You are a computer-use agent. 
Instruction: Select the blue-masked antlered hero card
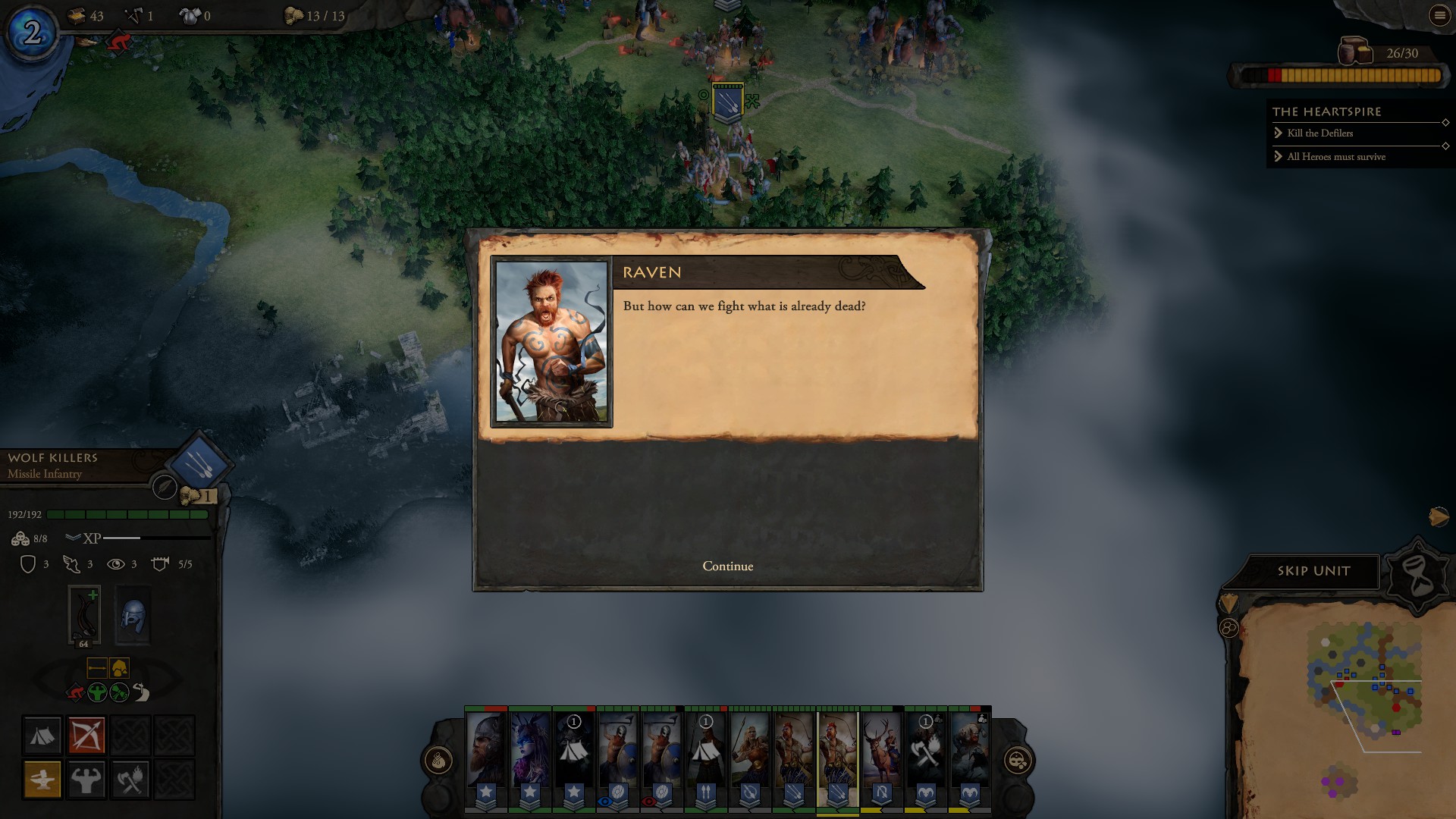pyautogui.click(x=529, y=751)
